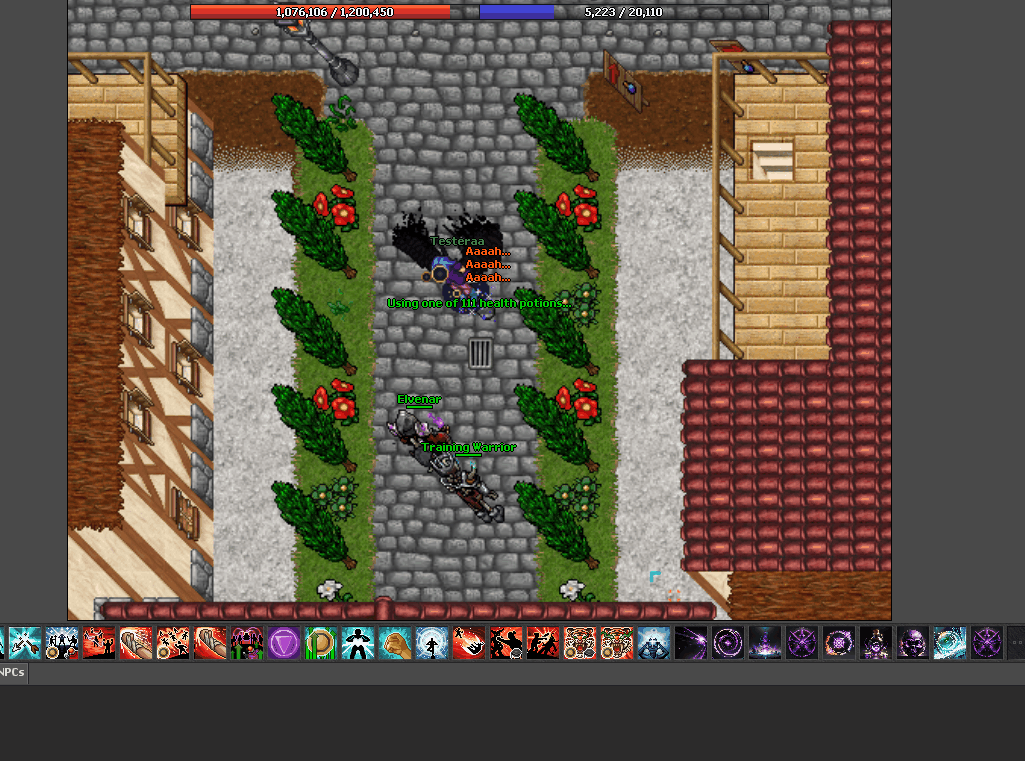Screen dimensions: 1025x761
Task: Select the gold coin on green icon
Action: (321, 643)
